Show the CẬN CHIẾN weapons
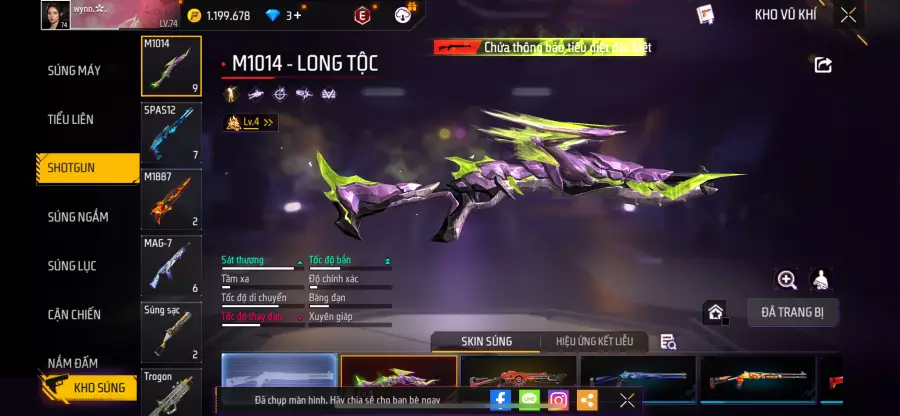The height and width of the screenshot is (416, 900). [x=74, y=315]
